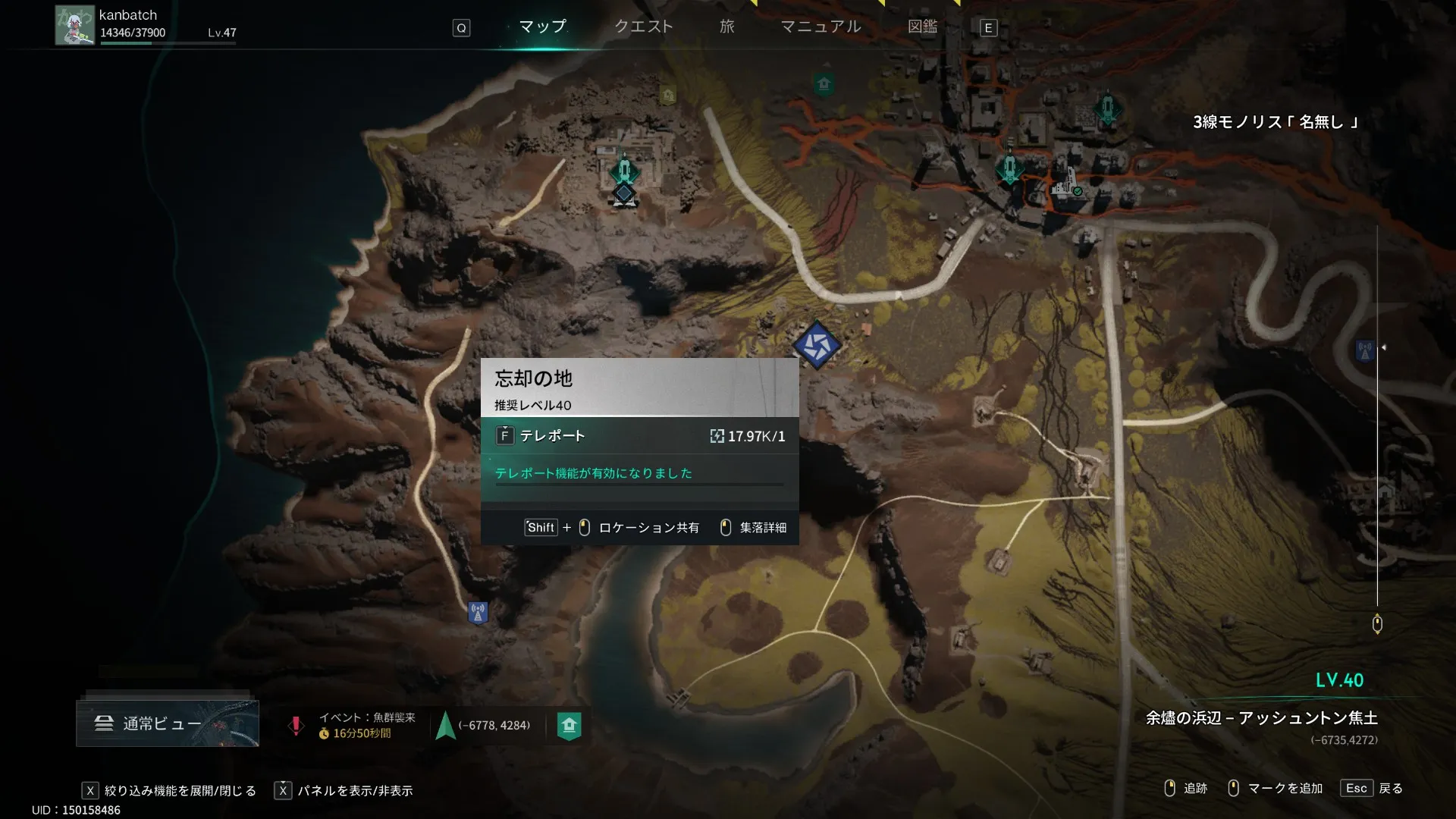Switch to the 図鑑 tab
The width and height of the screenshot is (1456, 819).
pyautogui.click(x=922, y=27)
